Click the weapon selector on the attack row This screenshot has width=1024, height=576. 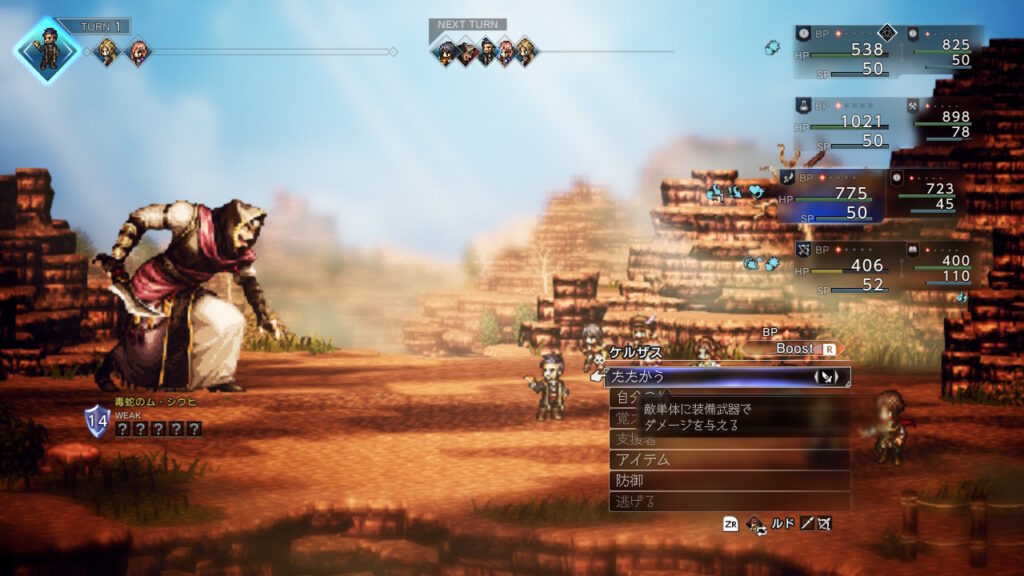coord(828,377)
